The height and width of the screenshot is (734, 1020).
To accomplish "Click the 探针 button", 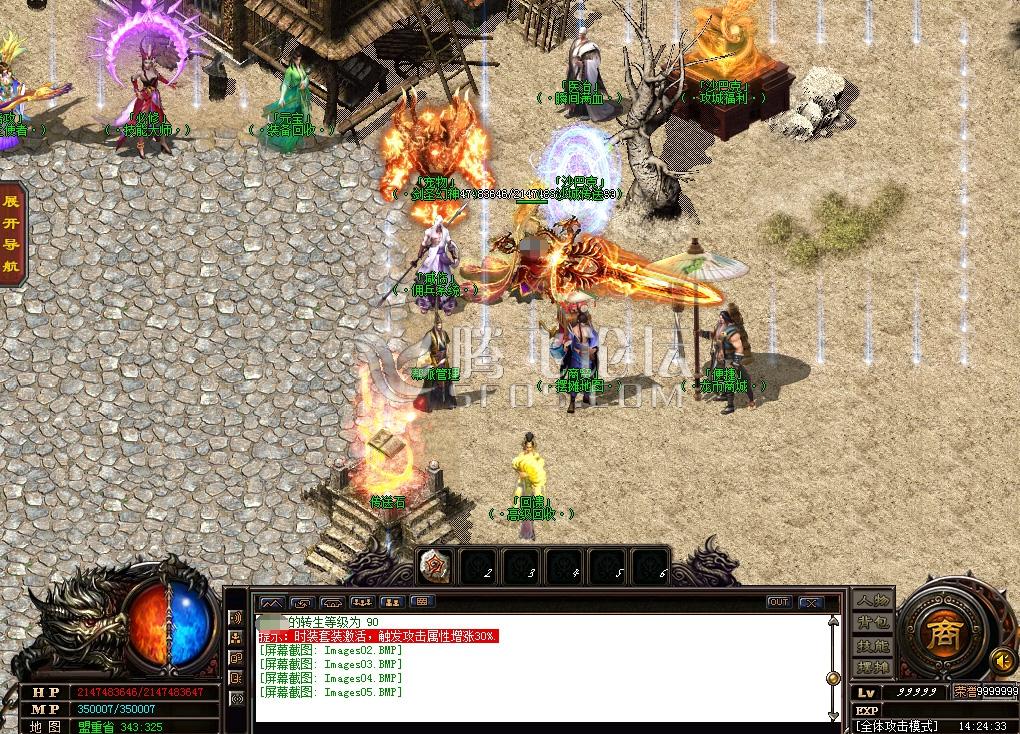I will [x=873, y=667].
